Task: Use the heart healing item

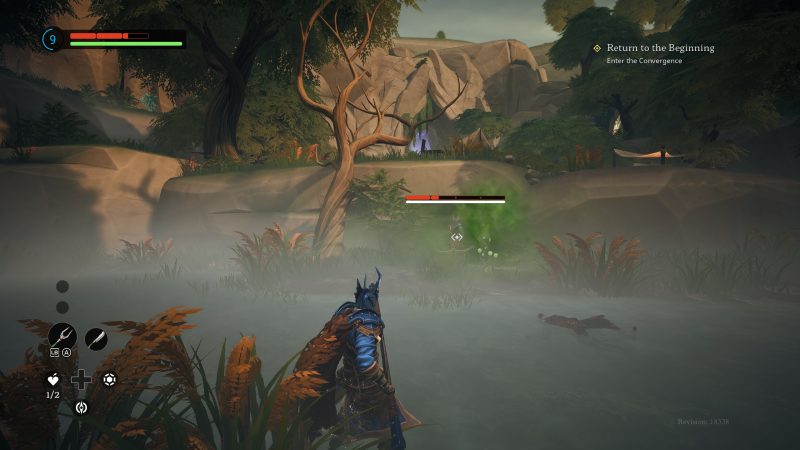Action: (x=54, y=379)
